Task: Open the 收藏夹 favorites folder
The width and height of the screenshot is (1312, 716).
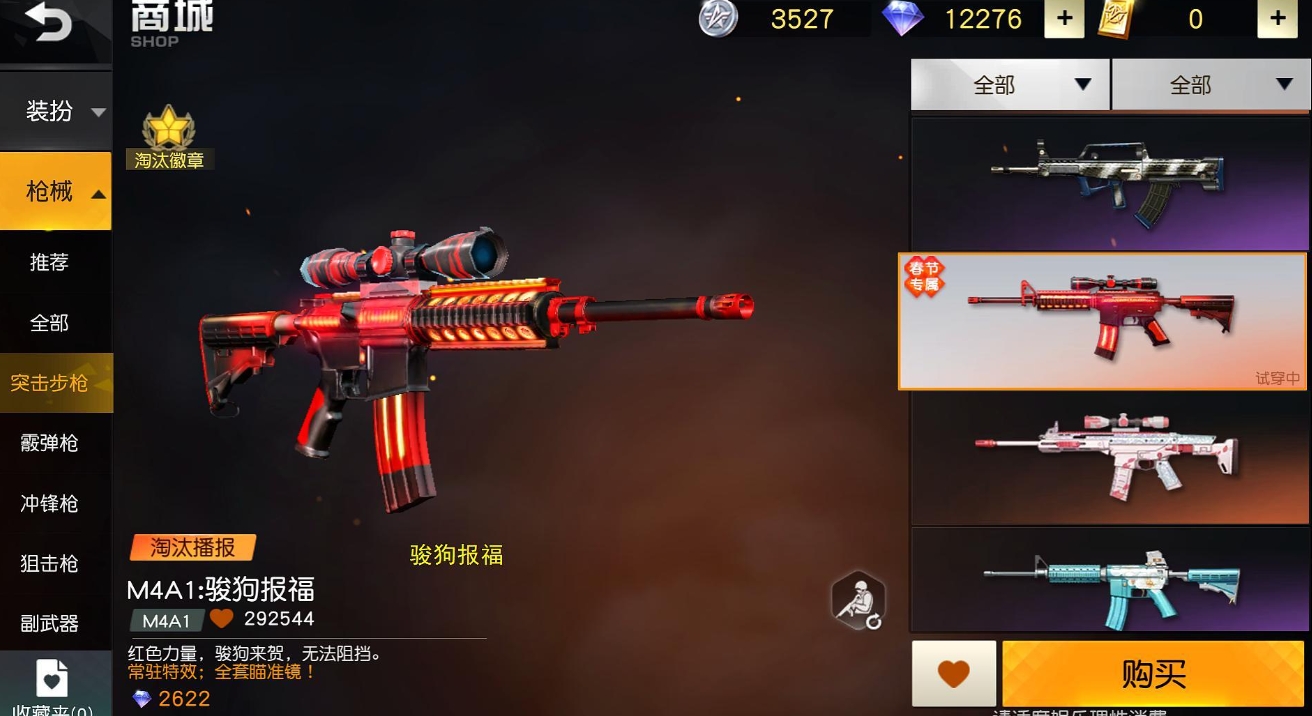Action: click(x=52, y=685)
